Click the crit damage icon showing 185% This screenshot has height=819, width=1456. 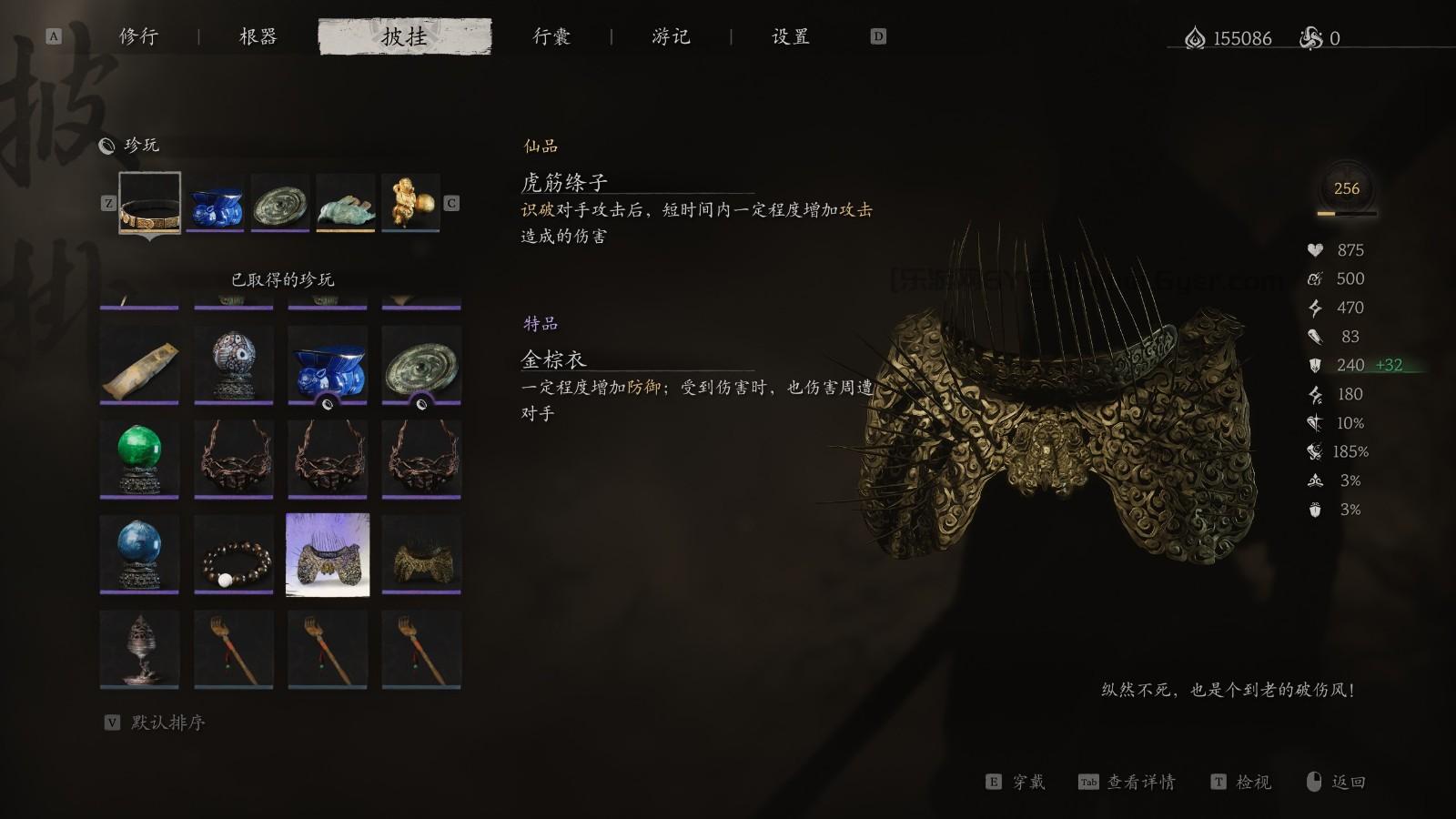[1316, 450]
